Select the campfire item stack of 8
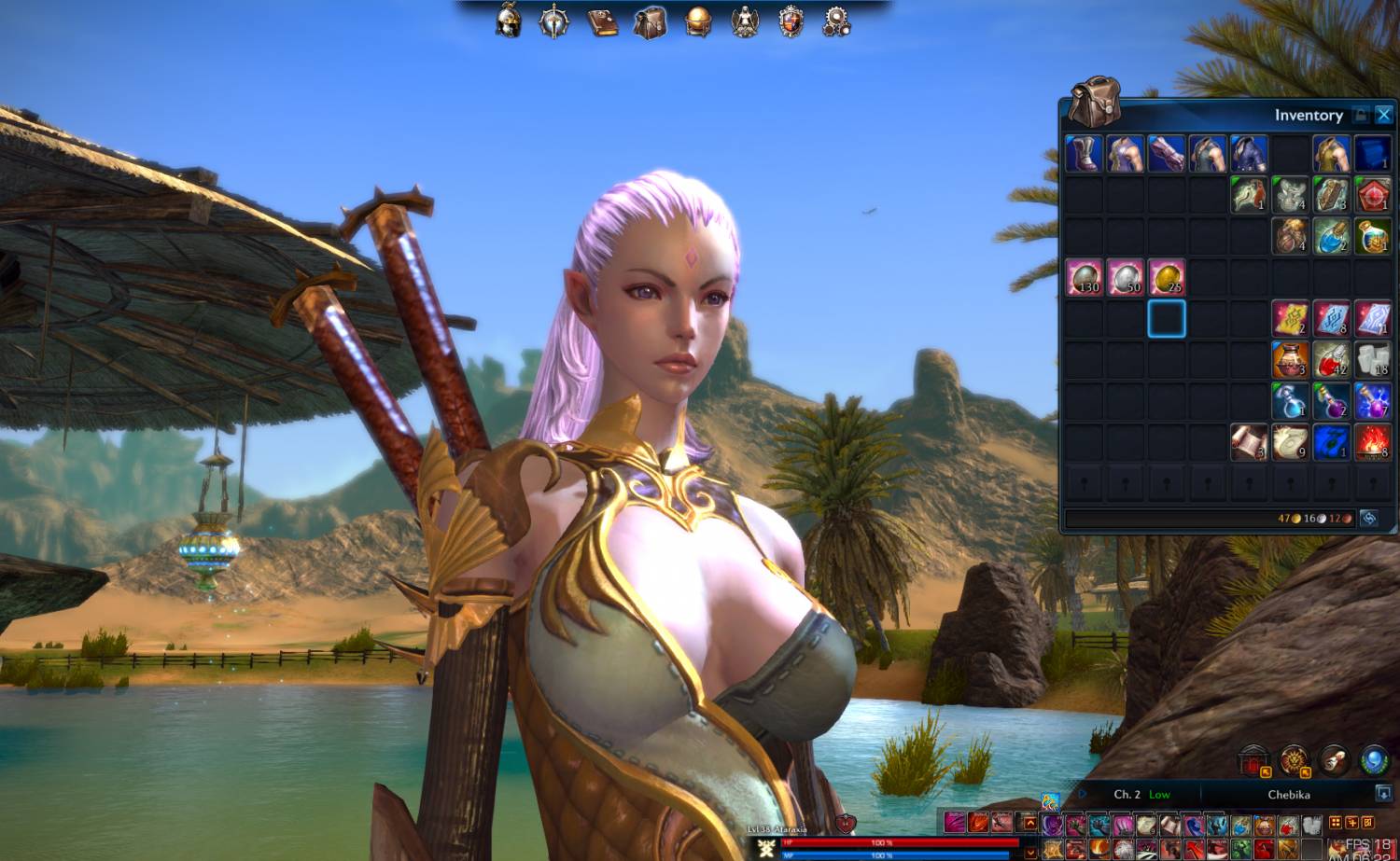The image size is (1400, 861). [x=1372, y=442]
